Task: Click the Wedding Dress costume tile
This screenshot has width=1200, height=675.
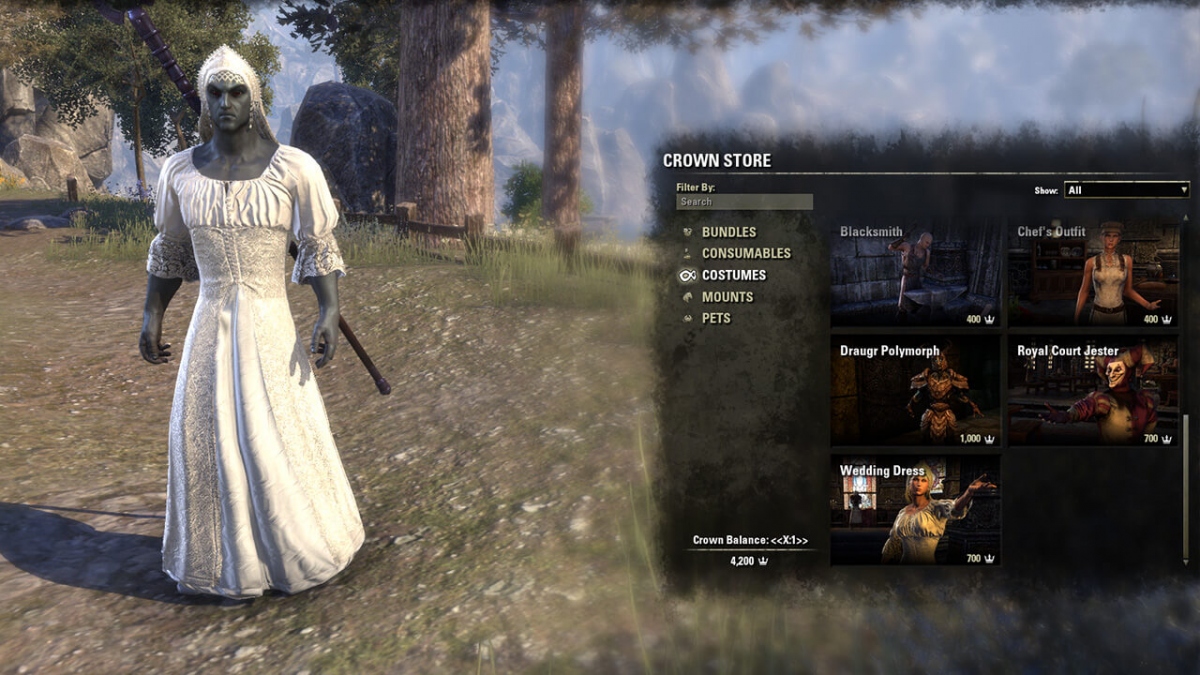Action: [915, 510]
